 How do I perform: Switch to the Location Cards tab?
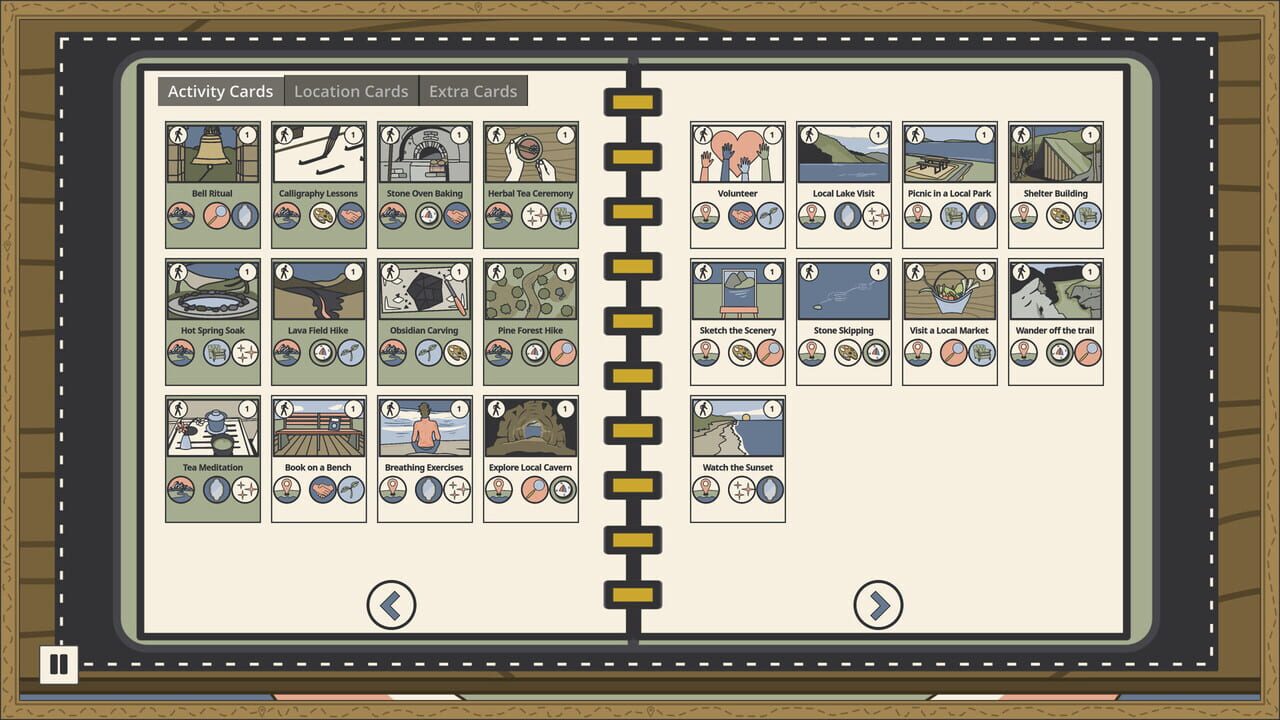pyautogui.click(x=351, y=91)
